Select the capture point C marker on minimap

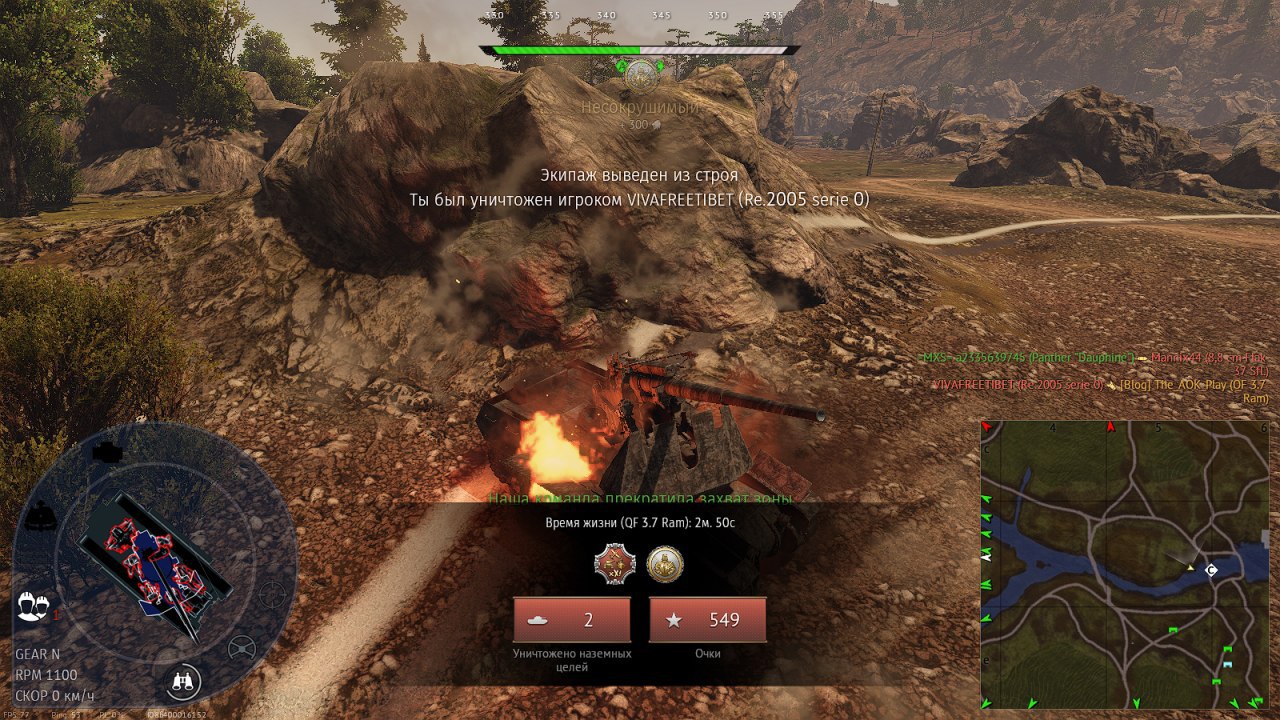(x=1211, y=570)
